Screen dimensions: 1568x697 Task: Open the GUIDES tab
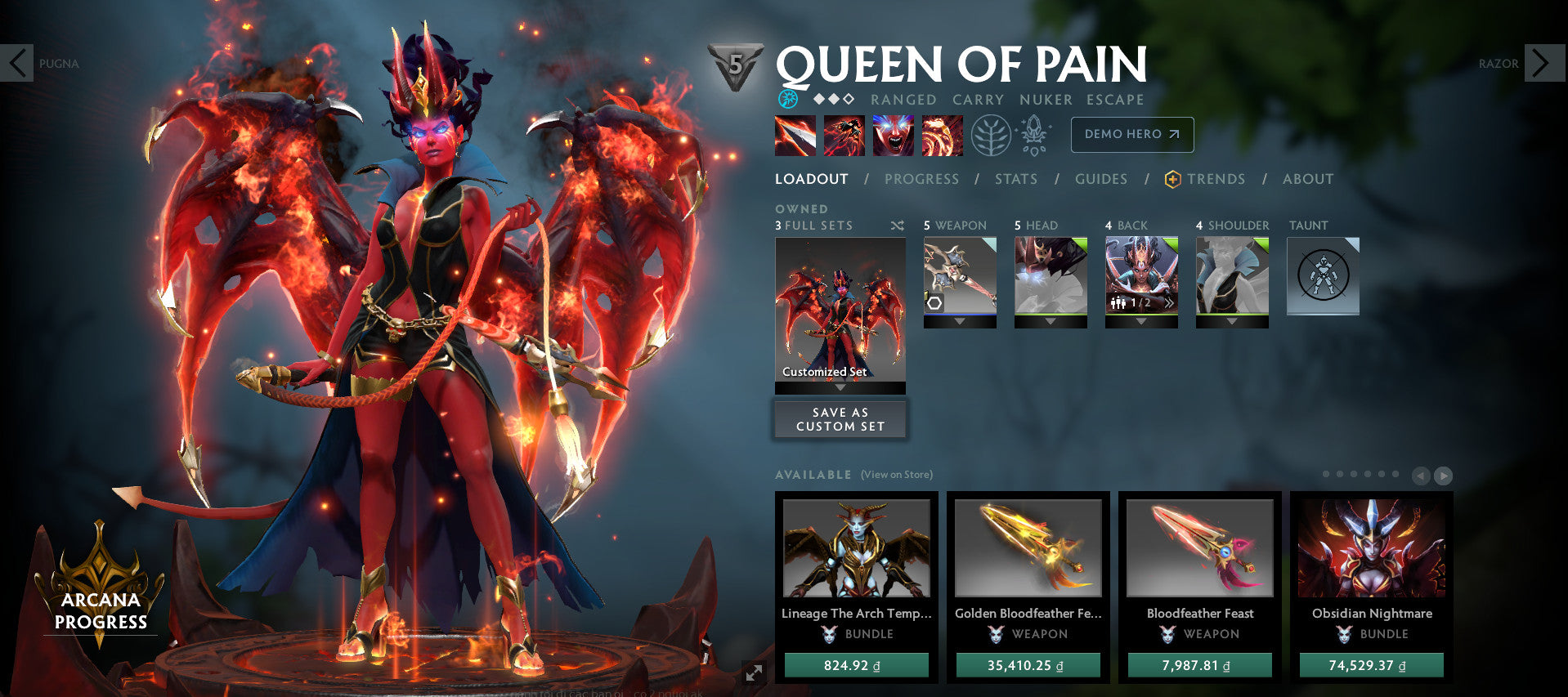(x=1101, y=179)
